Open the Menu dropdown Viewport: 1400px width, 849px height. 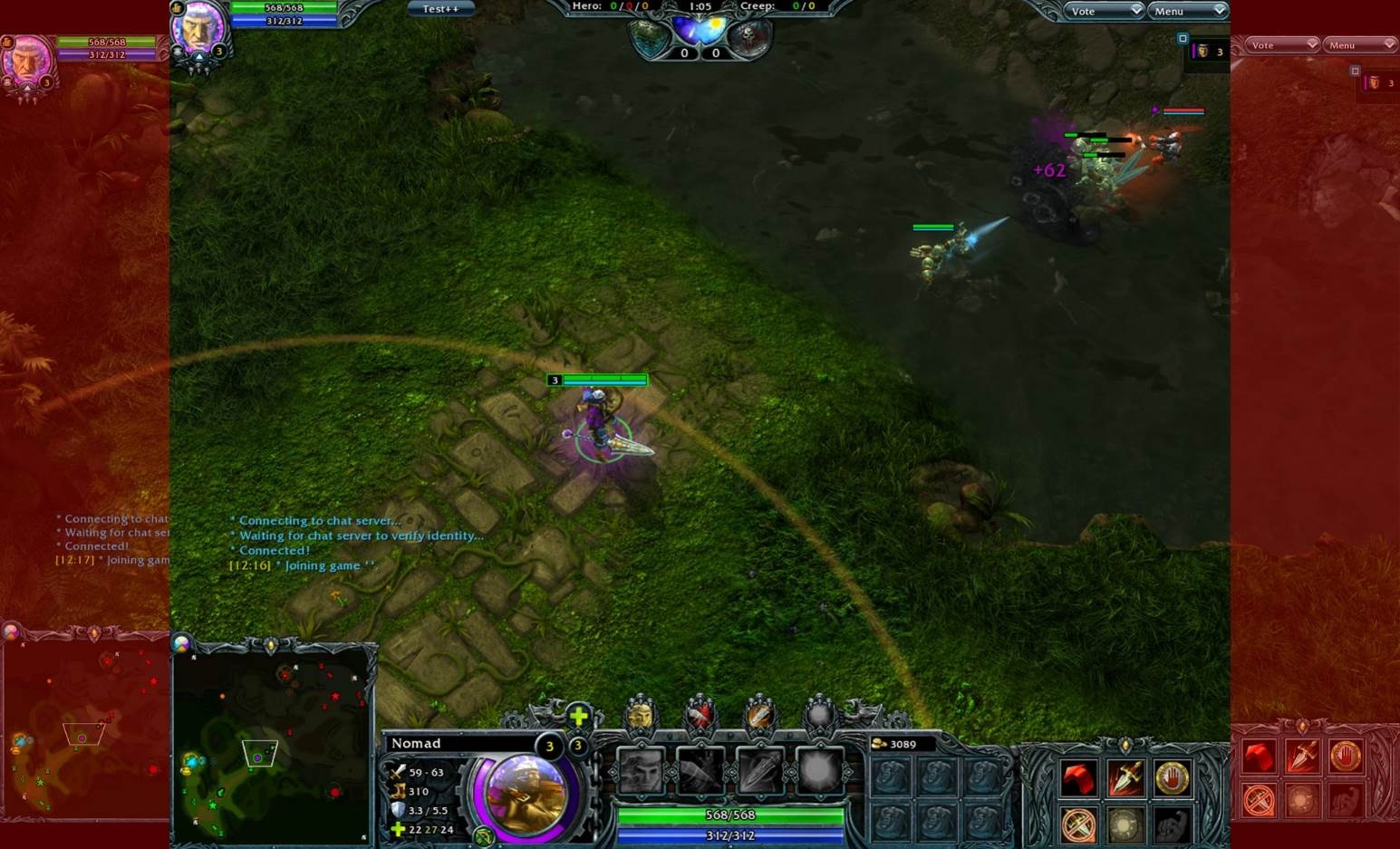coord(1188,11)
